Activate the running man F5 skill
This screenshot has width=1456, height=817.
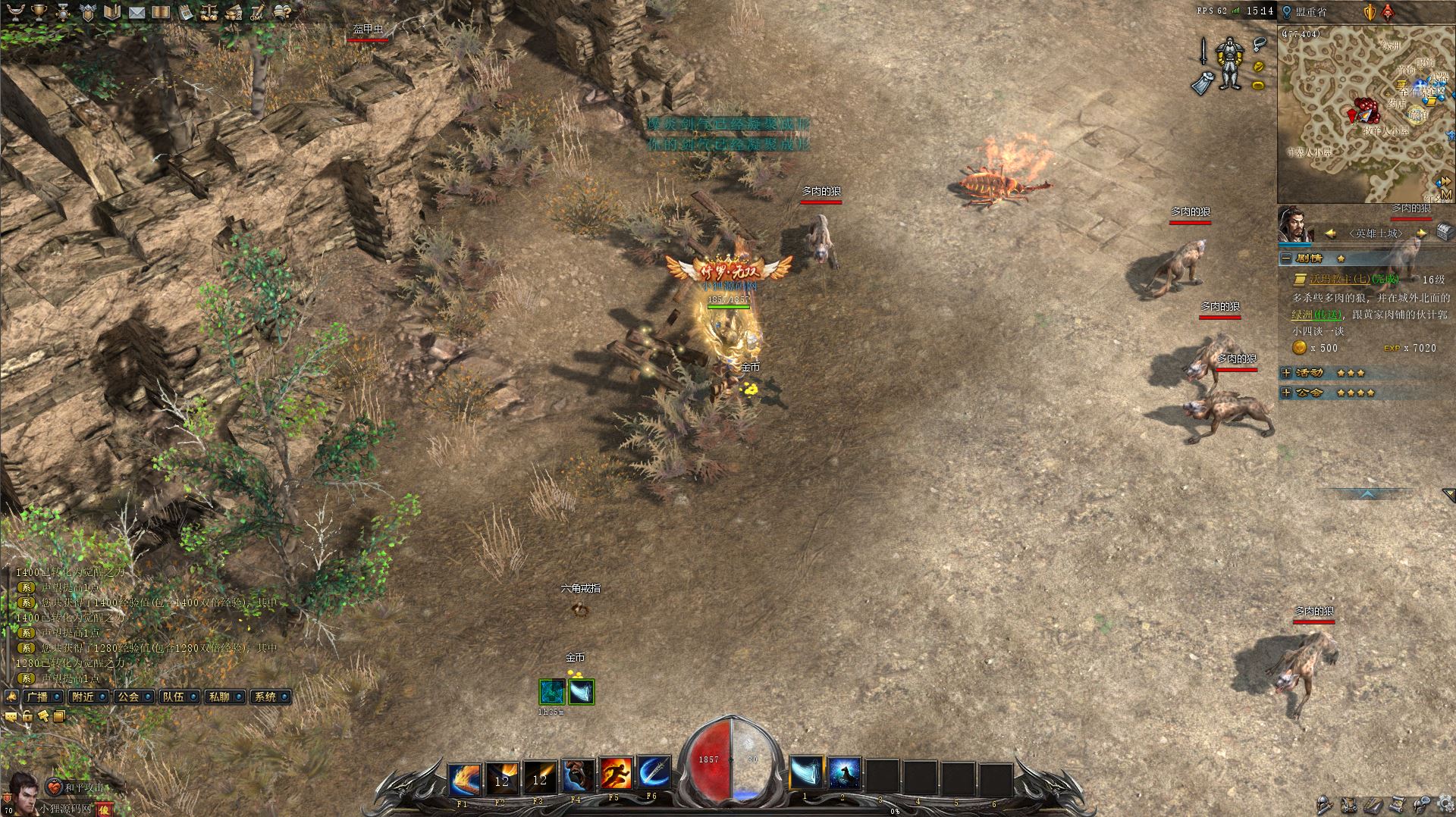tap(616, 775)
